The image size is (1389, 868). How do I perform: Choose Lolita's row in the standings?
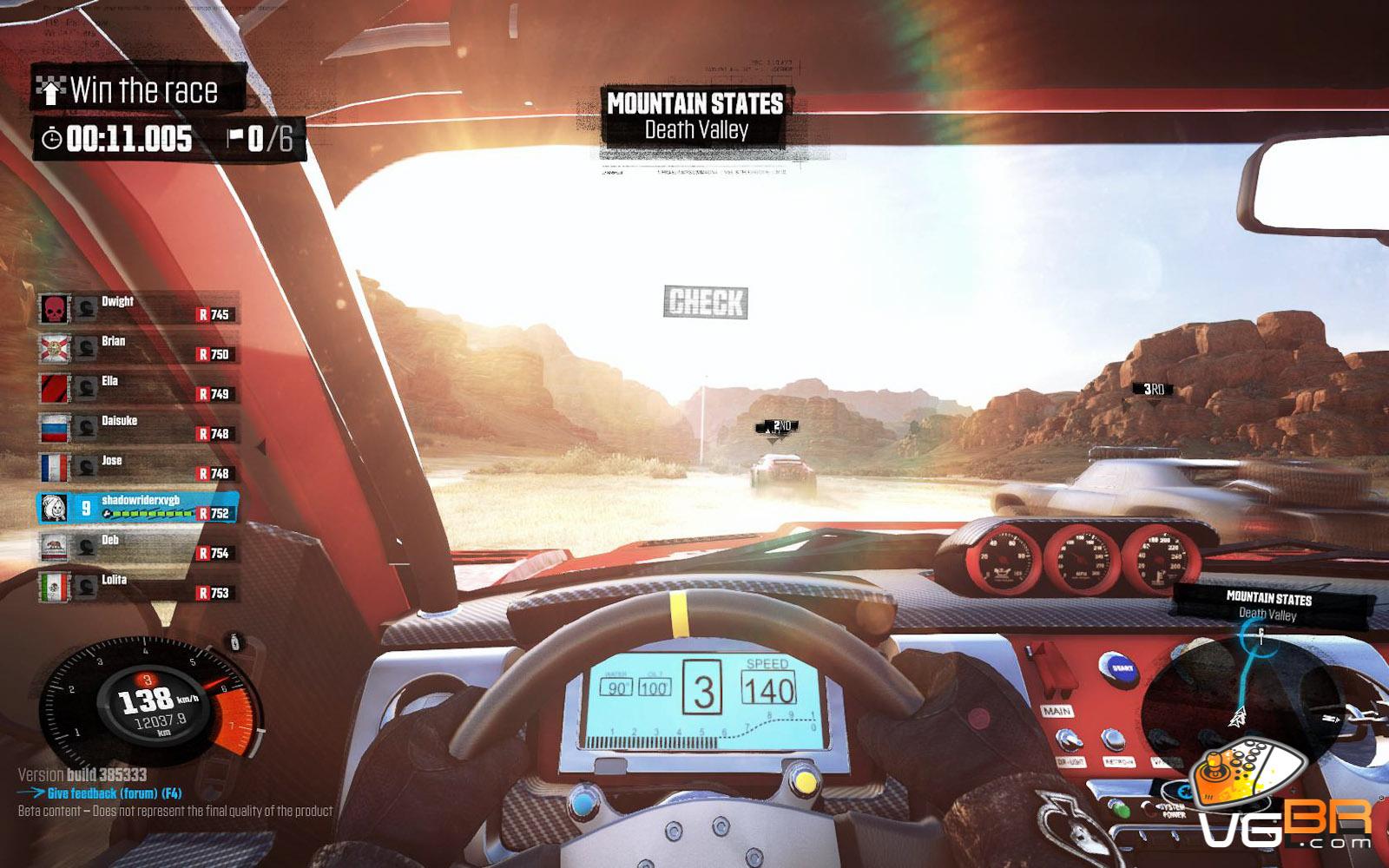pos(138,588)
